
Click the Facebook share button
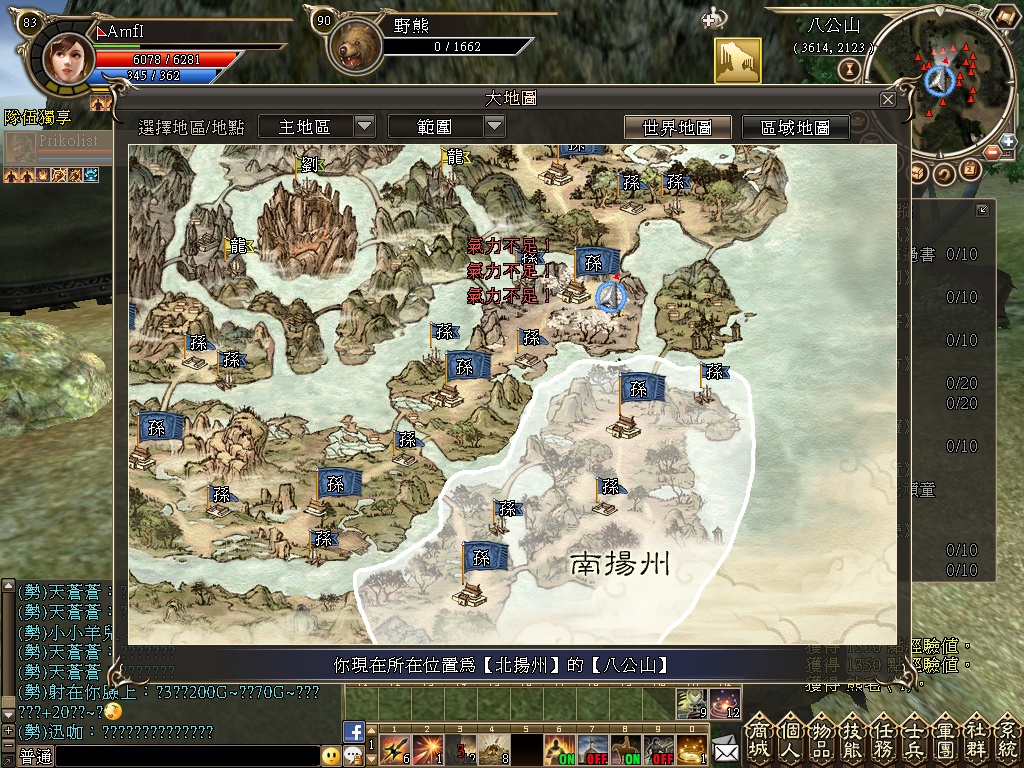353,731
